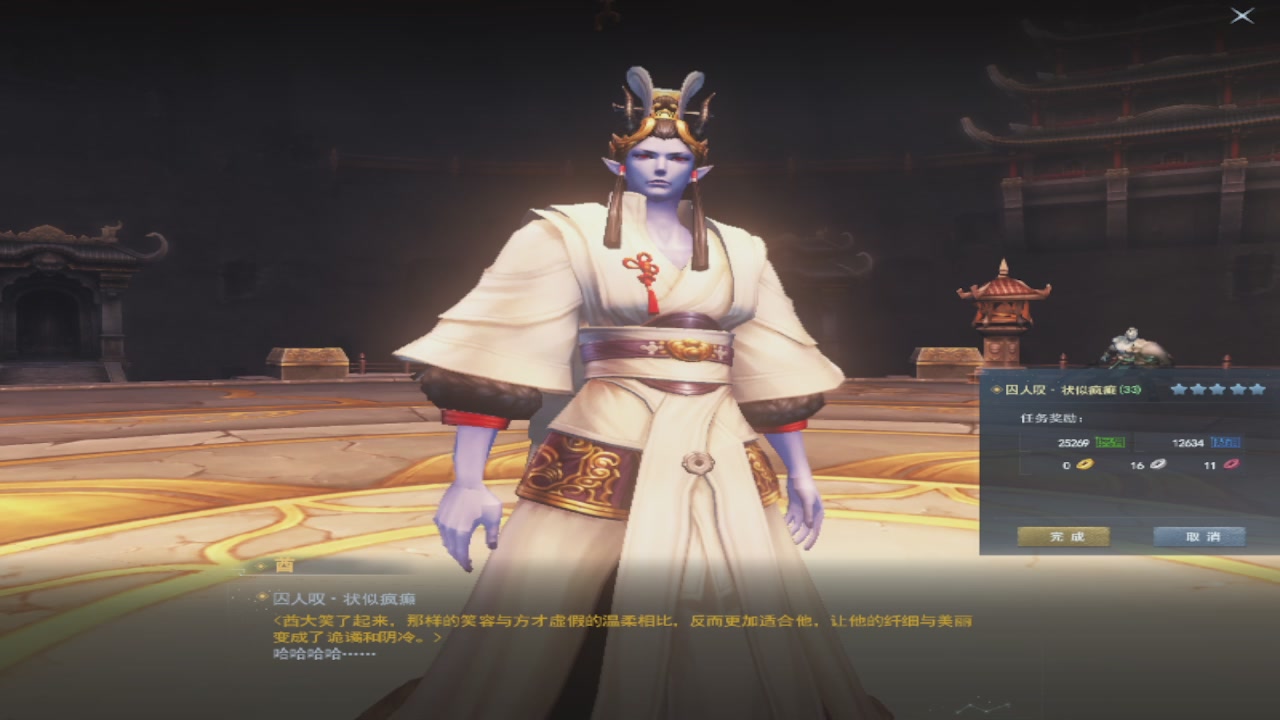Screen dimensions: 1280x720
Task: Click the silver coin icon showing 16
Action: pyautogui.click(x=1157, y=466)
